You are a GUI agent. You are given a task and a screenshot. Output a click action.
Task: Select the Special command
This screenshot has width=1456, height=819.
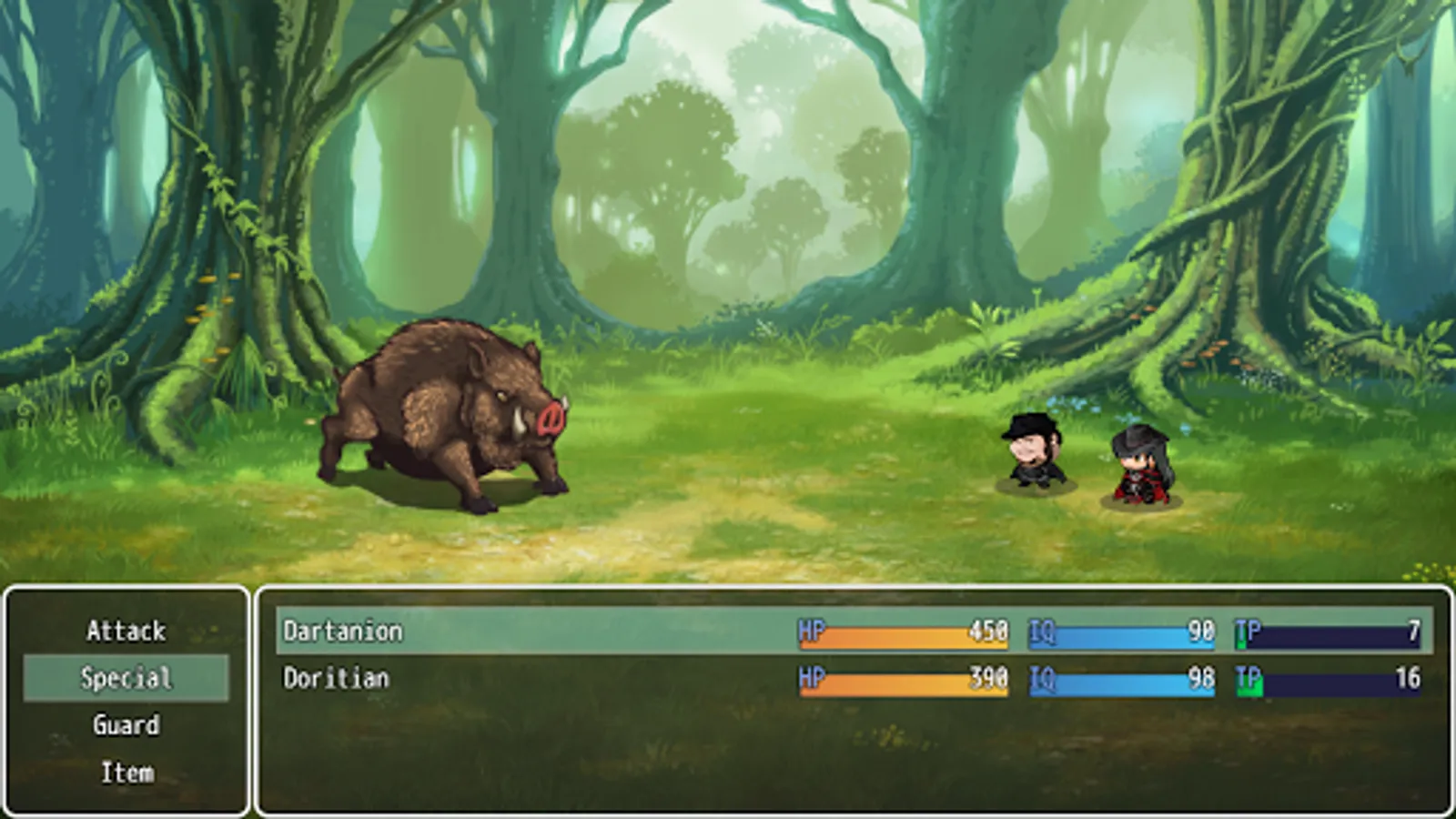(126, 678)
